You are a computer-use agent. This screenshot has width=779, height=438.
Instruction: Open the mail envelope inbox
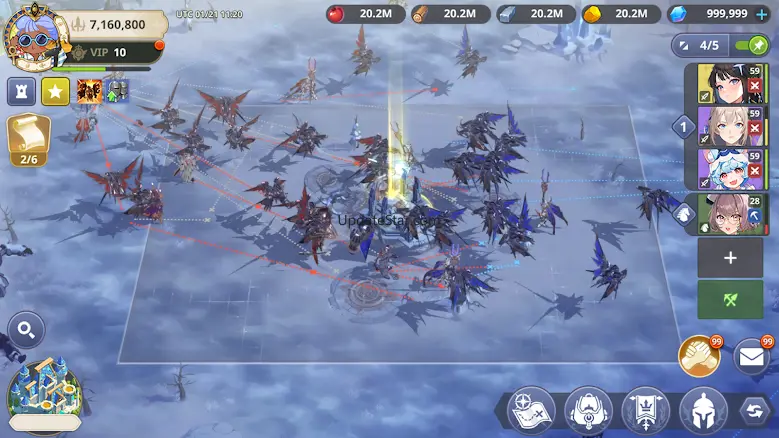753,356
